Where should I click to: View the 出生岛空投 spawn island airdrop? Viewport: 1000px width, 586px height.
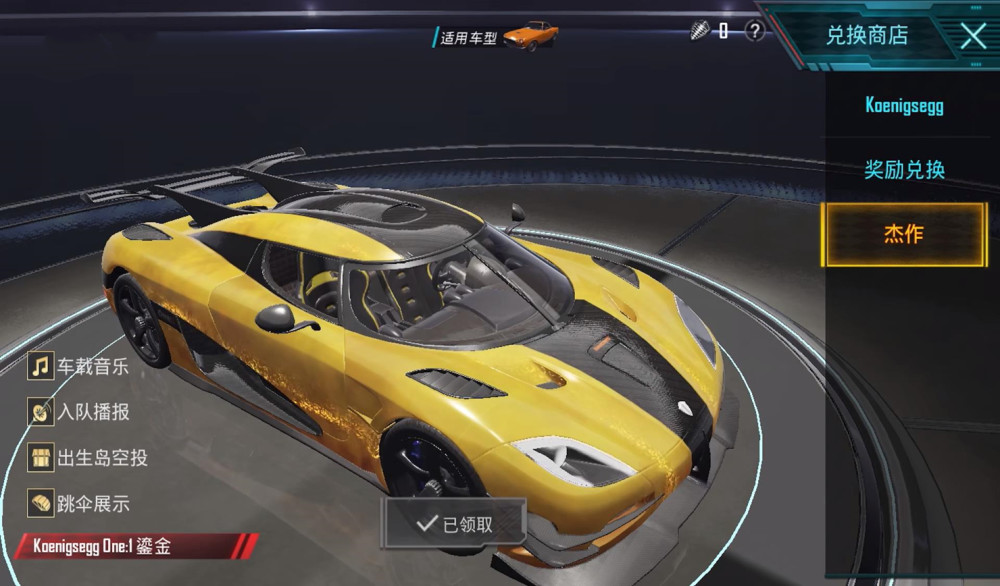(90, 457)
